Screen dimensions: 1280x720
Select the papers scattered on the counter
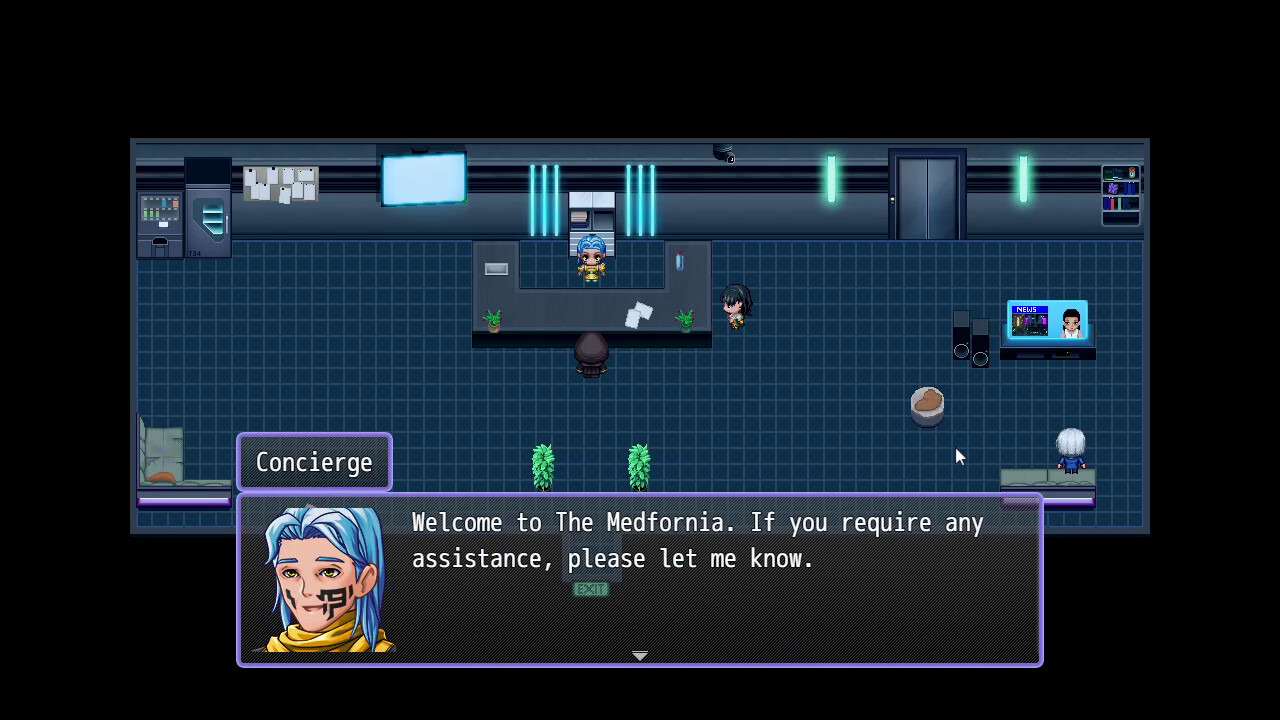[x=637, y=315]
